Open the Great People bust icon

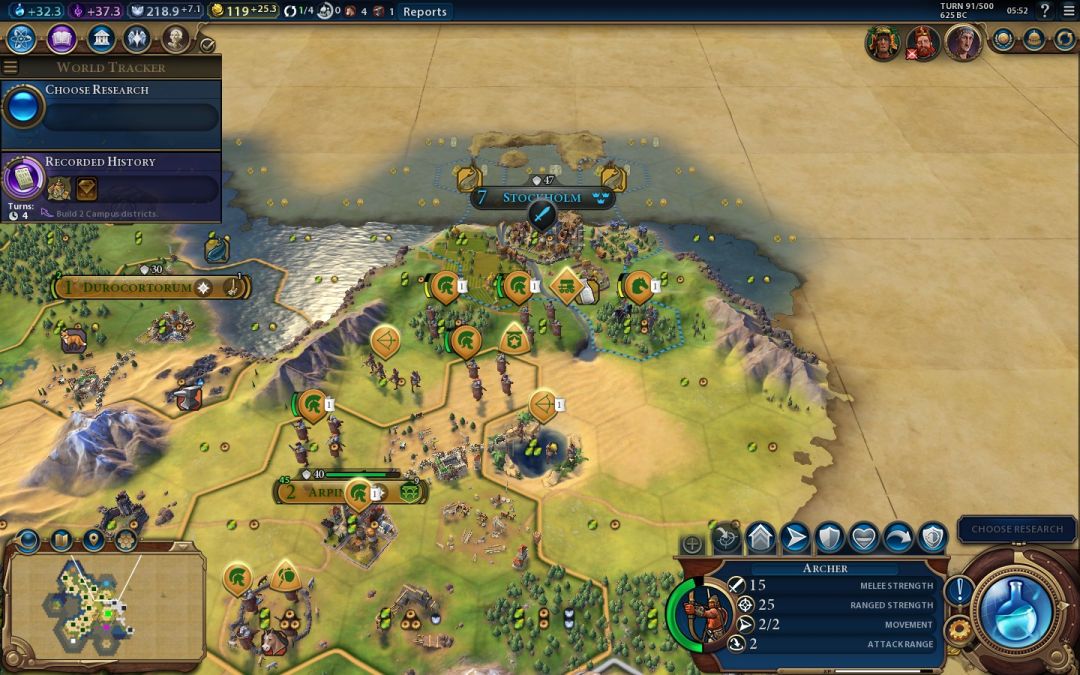tap(175, 39)
